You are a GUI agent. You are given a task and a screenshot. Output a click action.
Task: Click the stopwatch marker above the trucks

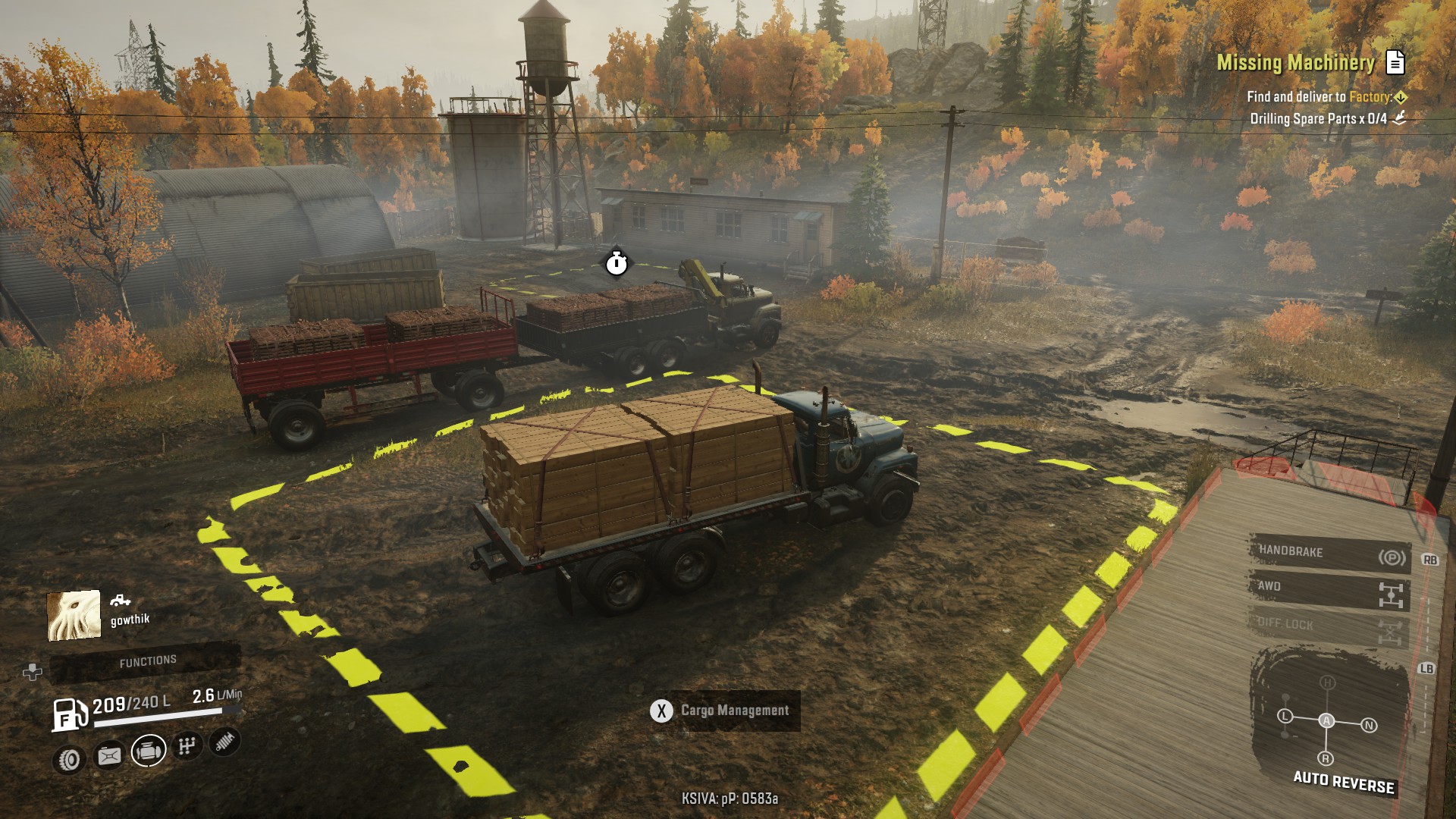pyautogui.click(x=617, y=263)
